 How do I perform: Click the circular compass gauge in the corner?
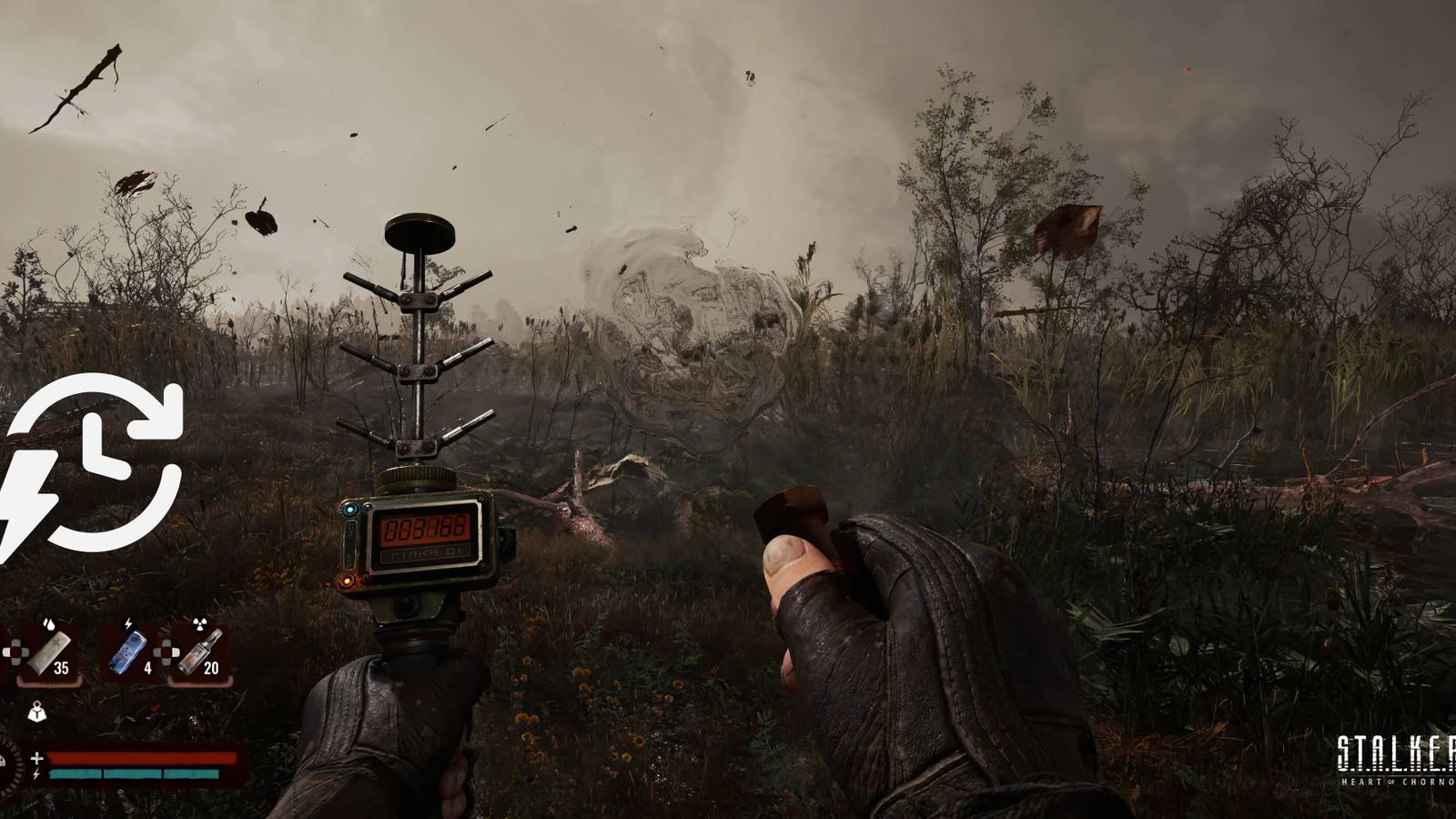pyautogui.click(x=9, y=767)
